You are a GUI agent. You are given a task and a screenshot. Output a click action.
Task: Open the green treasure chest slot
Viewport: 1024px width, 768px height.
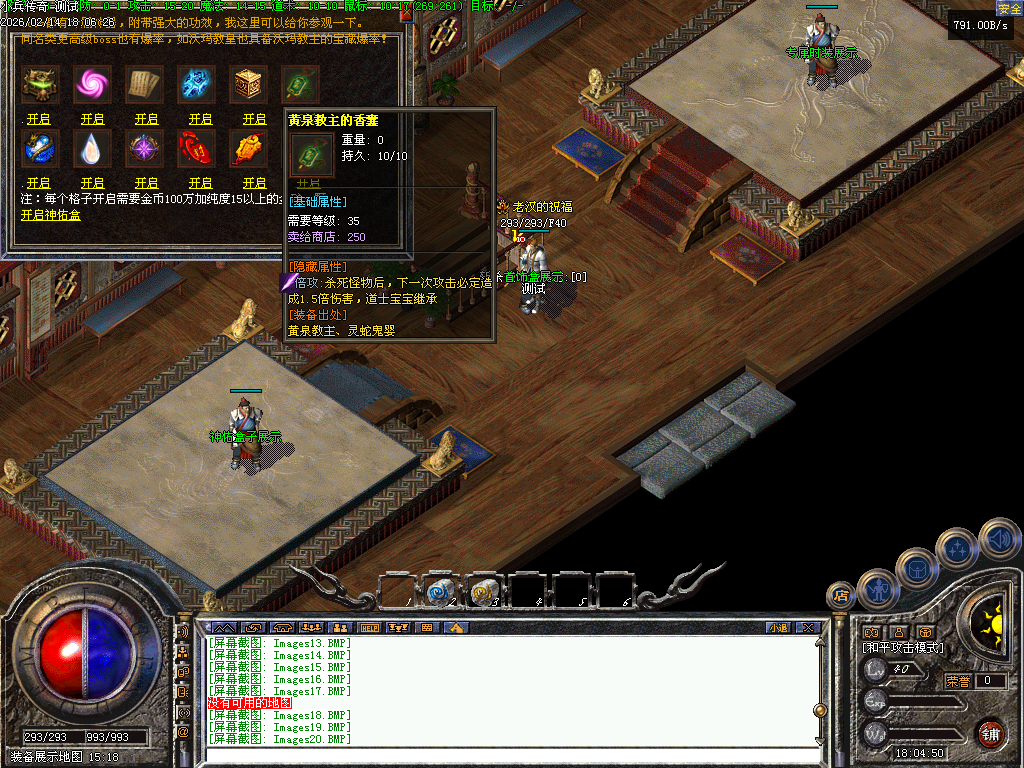pos(40,85)
